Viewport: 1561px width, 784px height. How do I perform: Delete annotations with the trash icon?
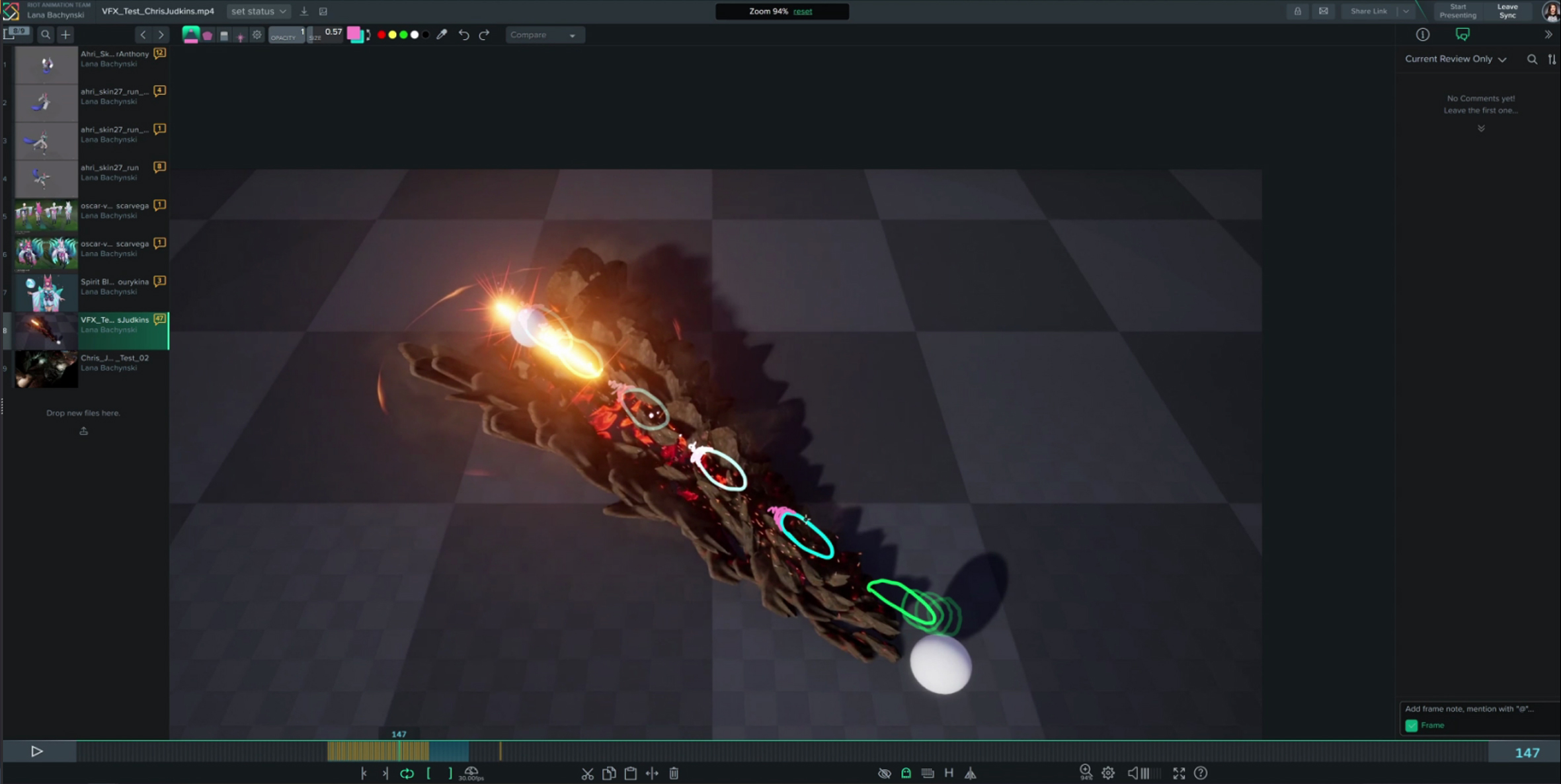(x=674, y=773)
